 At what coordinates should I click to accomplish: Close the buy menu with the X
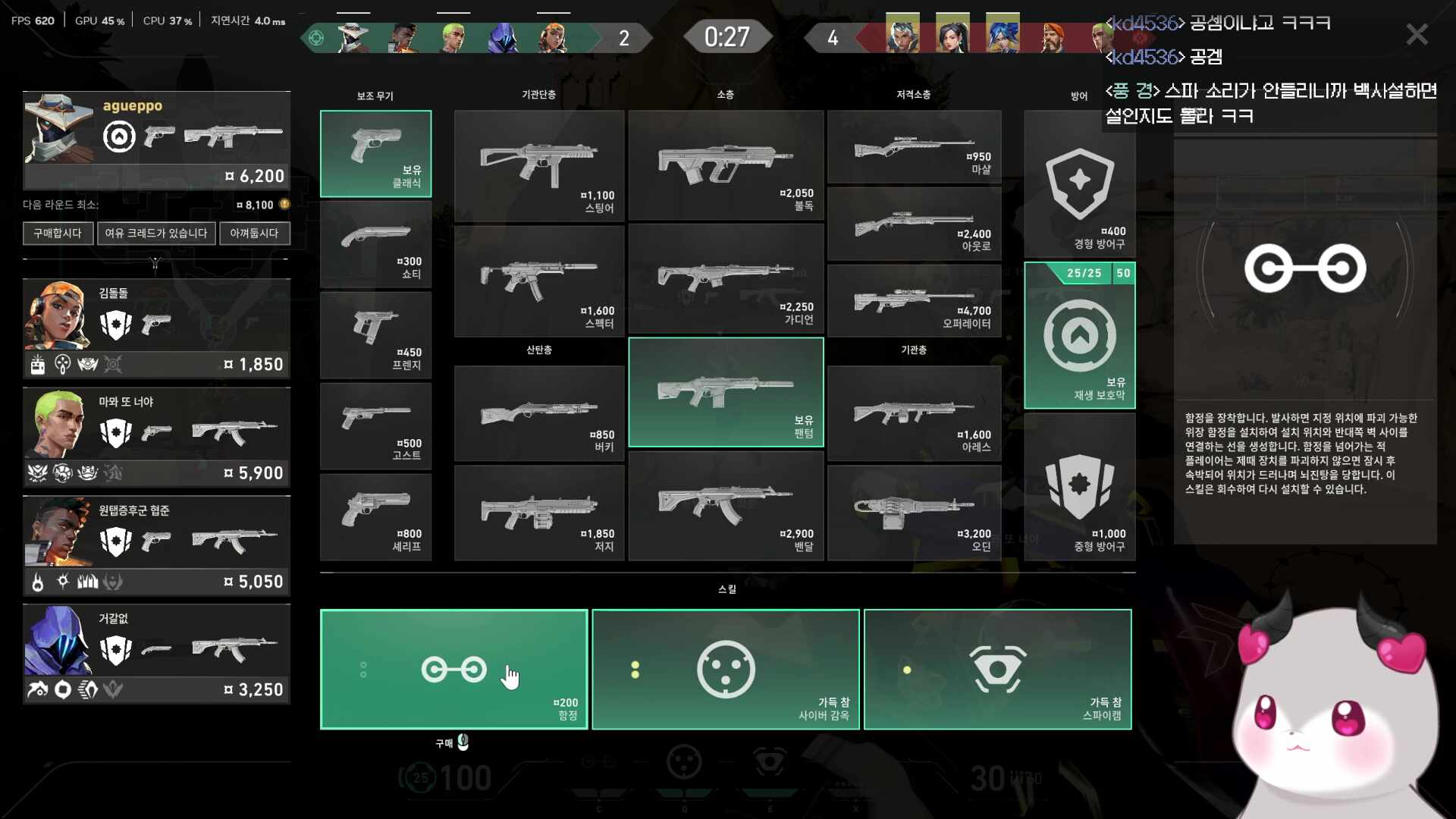coord(1417,34)
